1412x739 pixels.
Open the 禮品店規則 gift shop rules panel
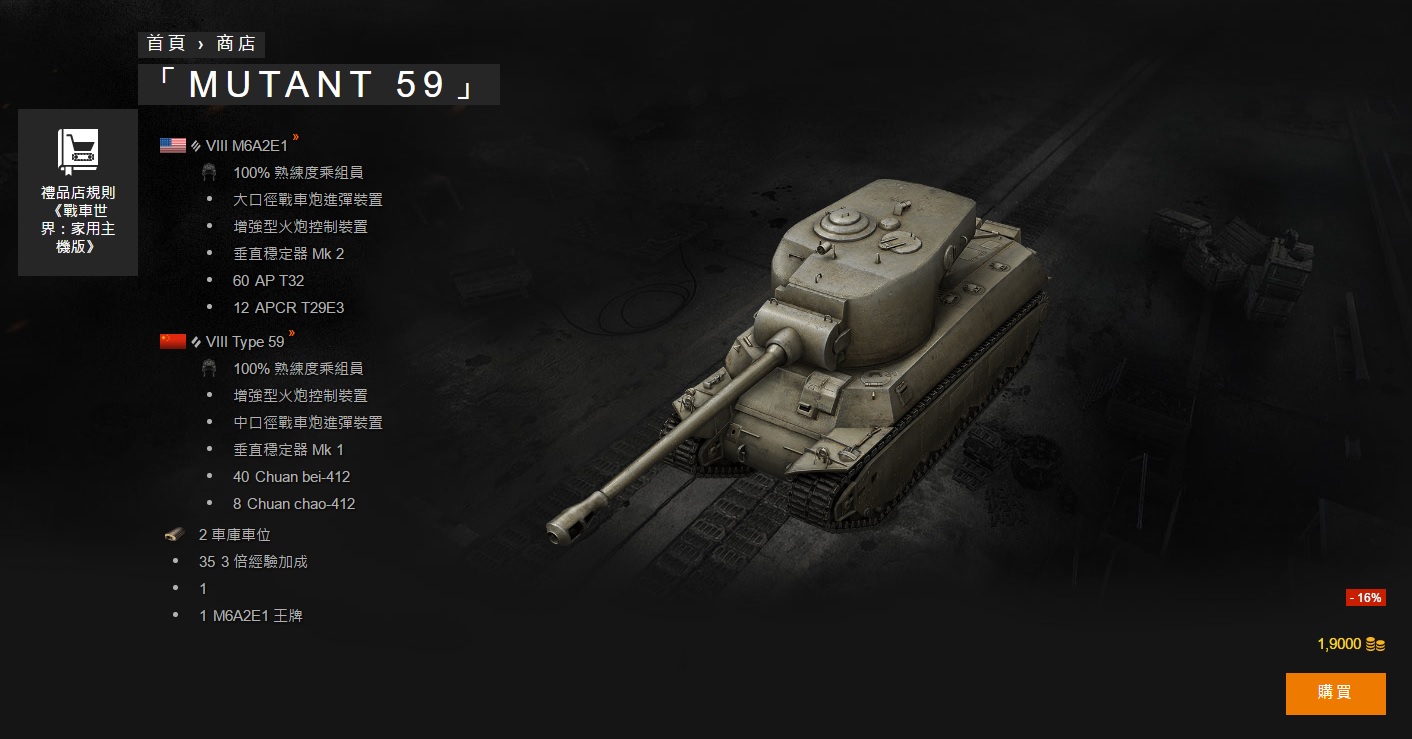click(78, 192)
